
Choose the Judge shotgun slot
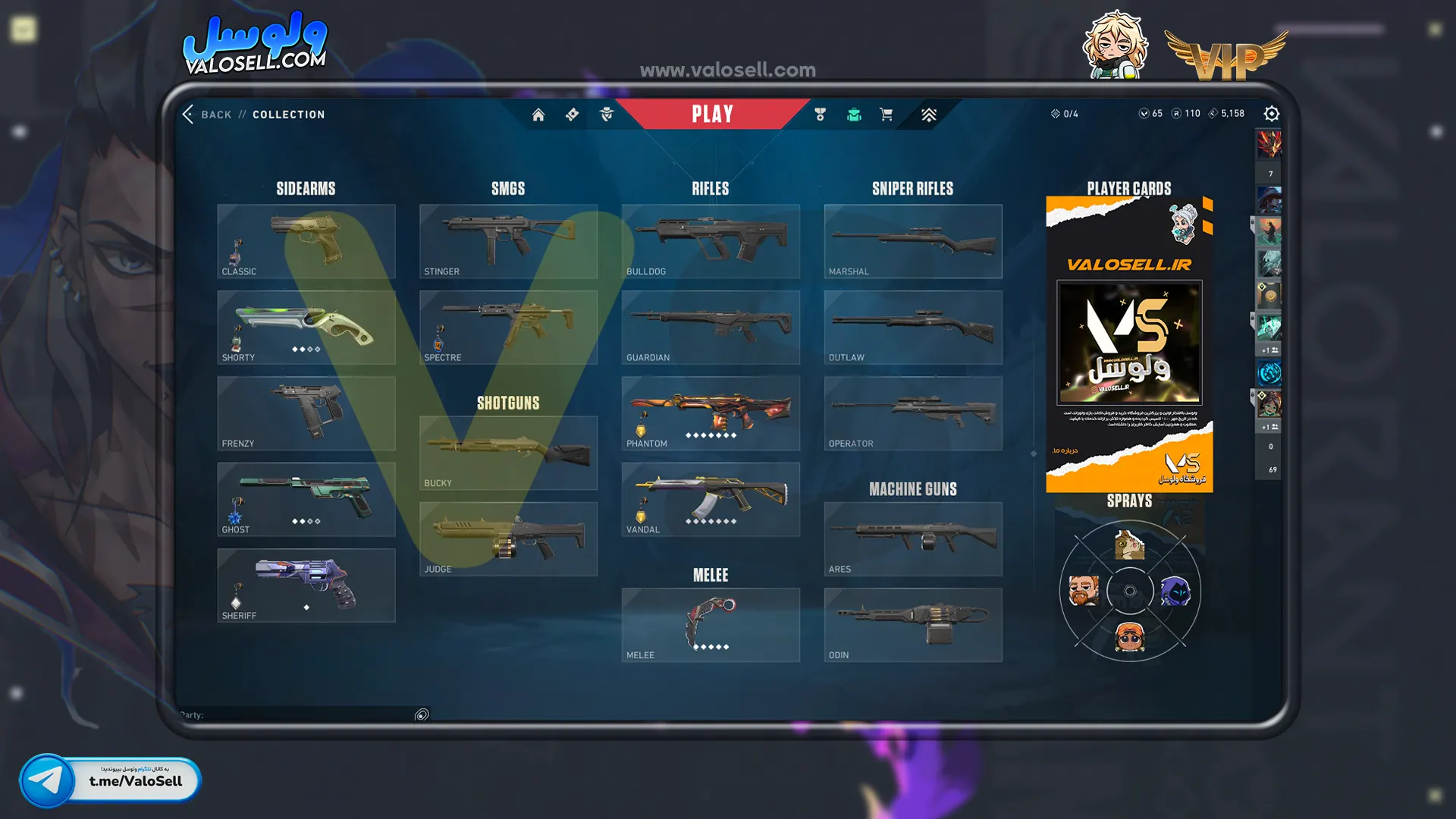coord(508,538)
